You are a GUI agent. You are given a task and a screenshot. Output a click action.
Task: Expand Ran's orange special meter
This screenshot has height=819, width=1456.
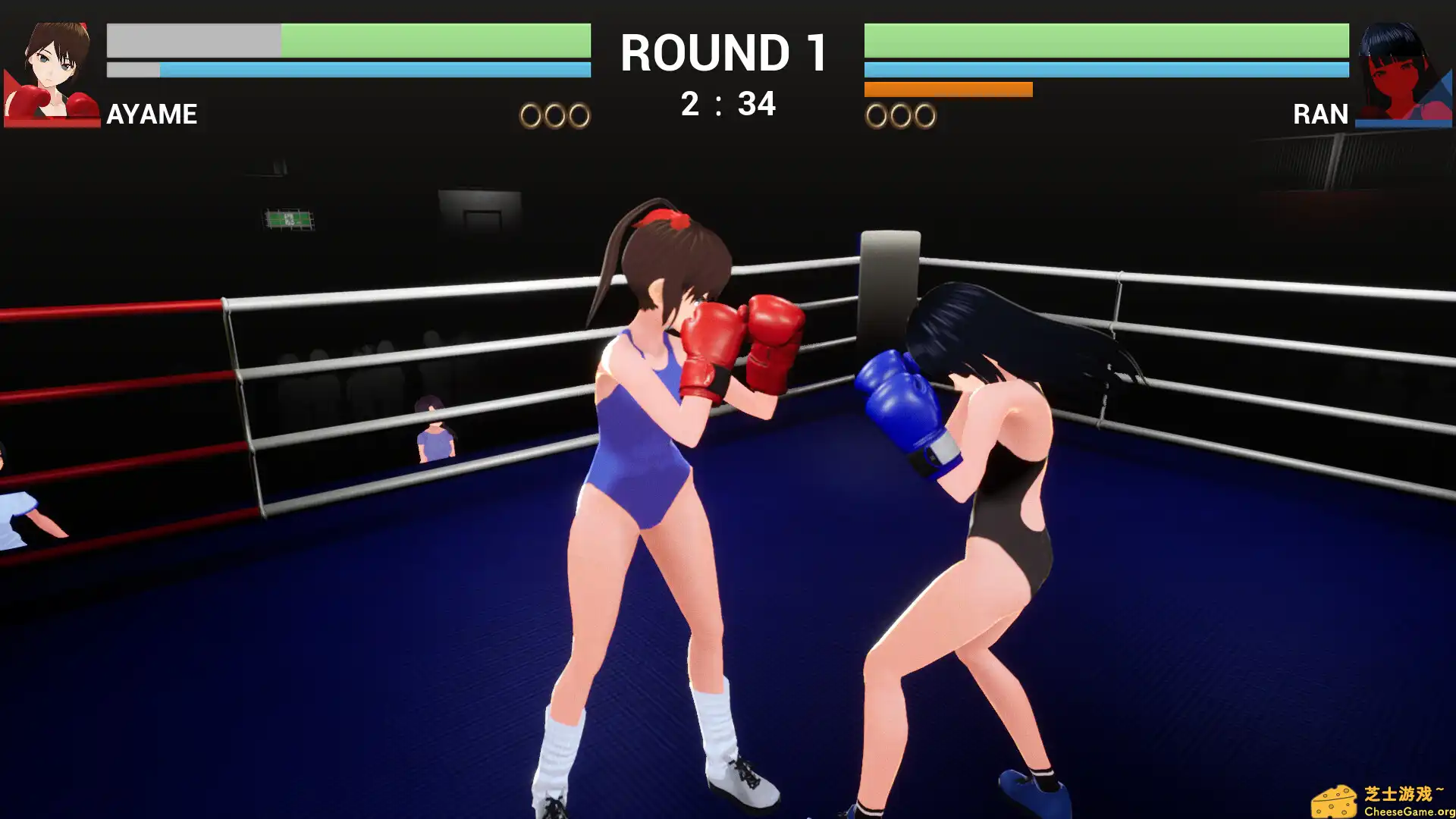click(x=948, y=89)
